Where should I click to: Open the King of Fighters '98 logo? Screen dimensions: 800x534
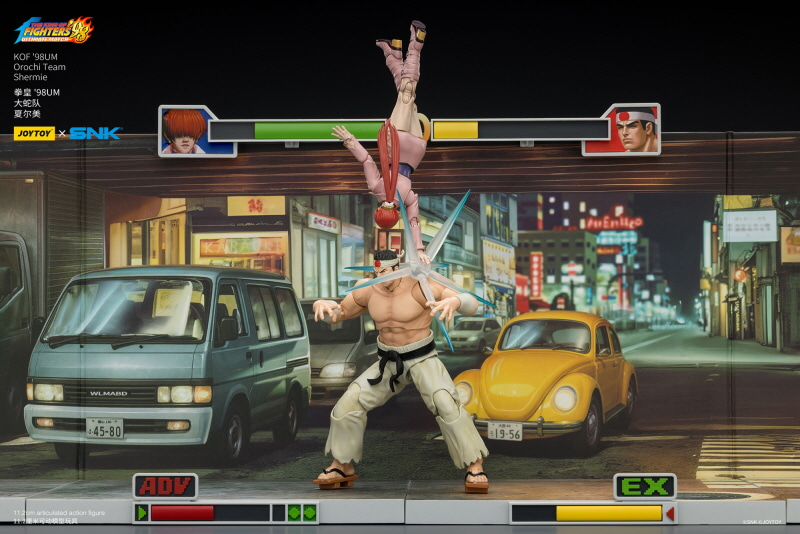click(x=54, y=29)
